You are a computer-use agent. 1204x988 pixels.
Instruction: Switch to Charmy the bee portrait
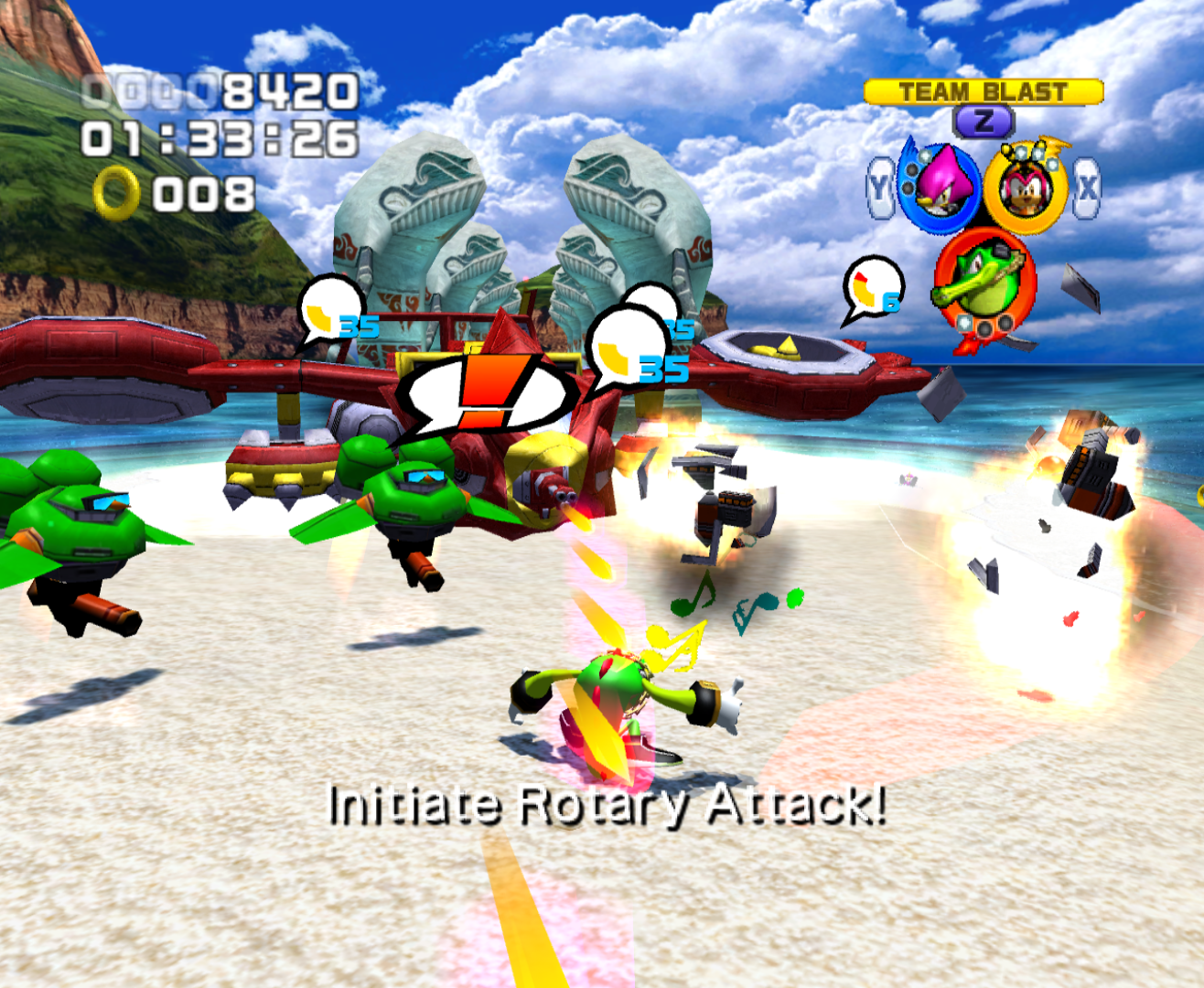1027,187
